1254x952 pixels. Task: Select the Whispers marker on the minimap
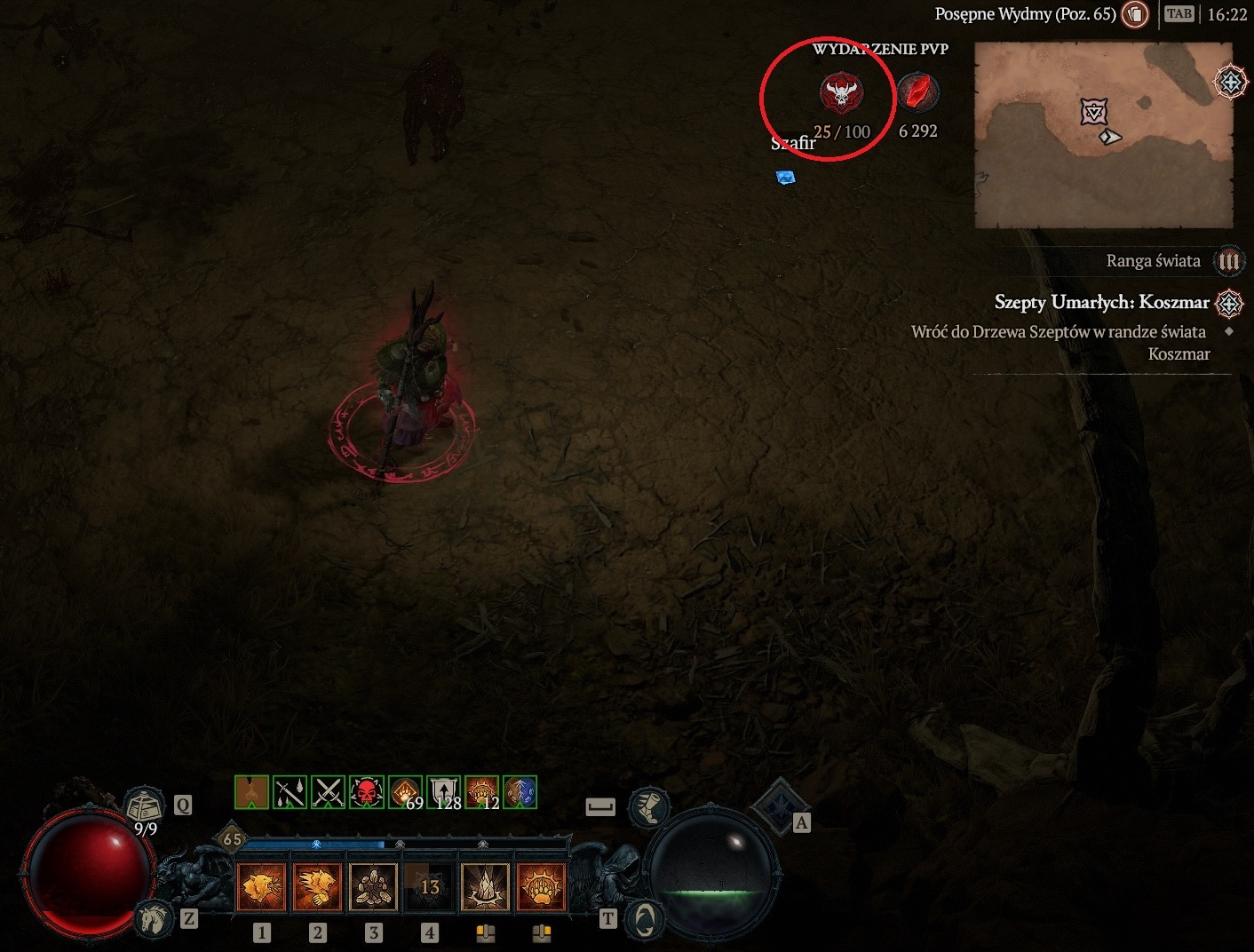(x=1094, y=112)
